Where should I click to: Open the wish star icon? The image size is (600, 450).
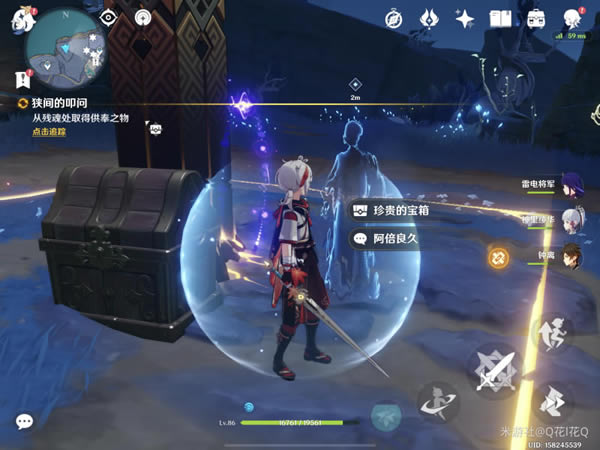[464, 19]
